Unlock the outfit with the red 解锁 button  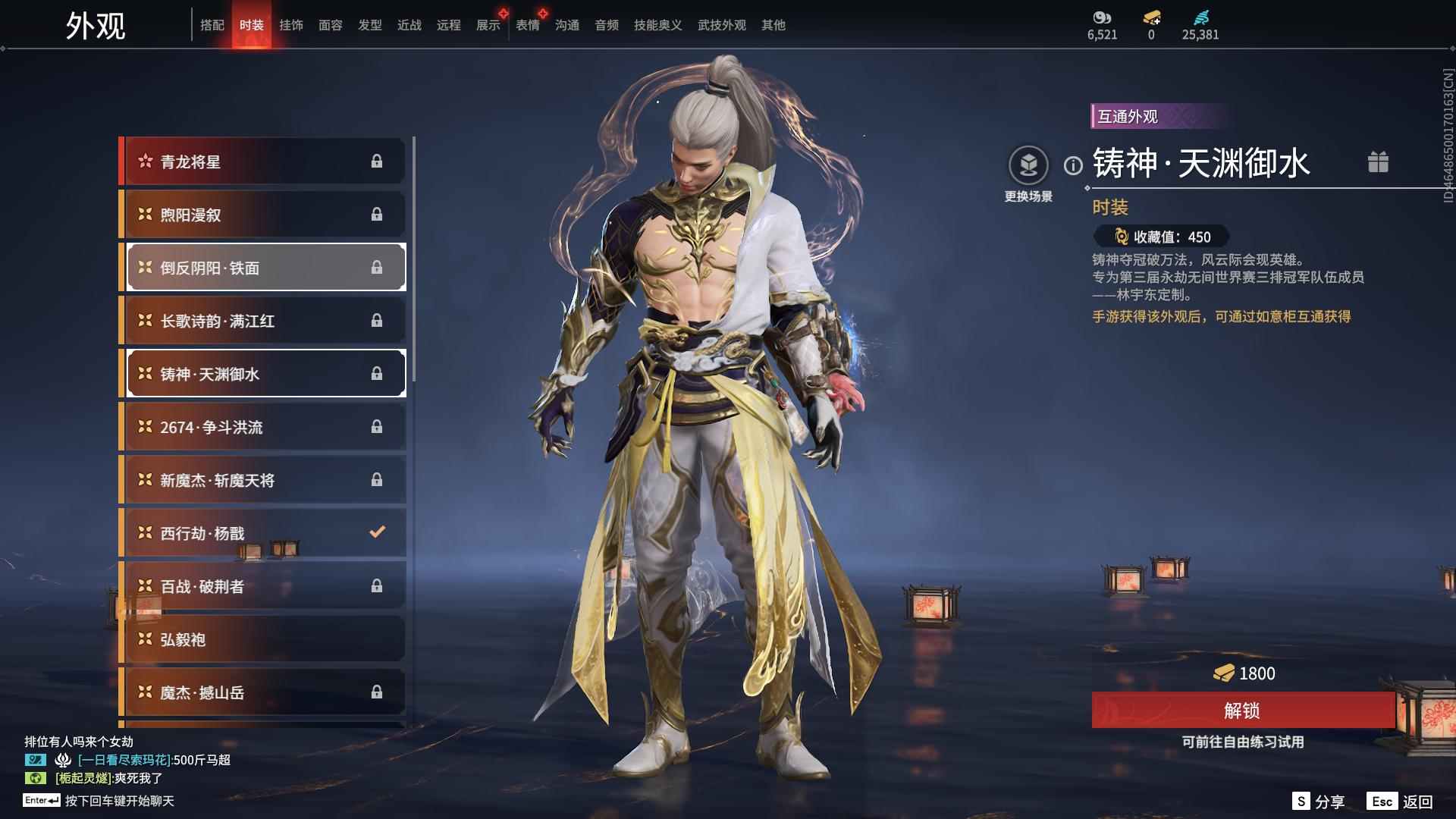pyautogui.click(x=1242, y=711)
